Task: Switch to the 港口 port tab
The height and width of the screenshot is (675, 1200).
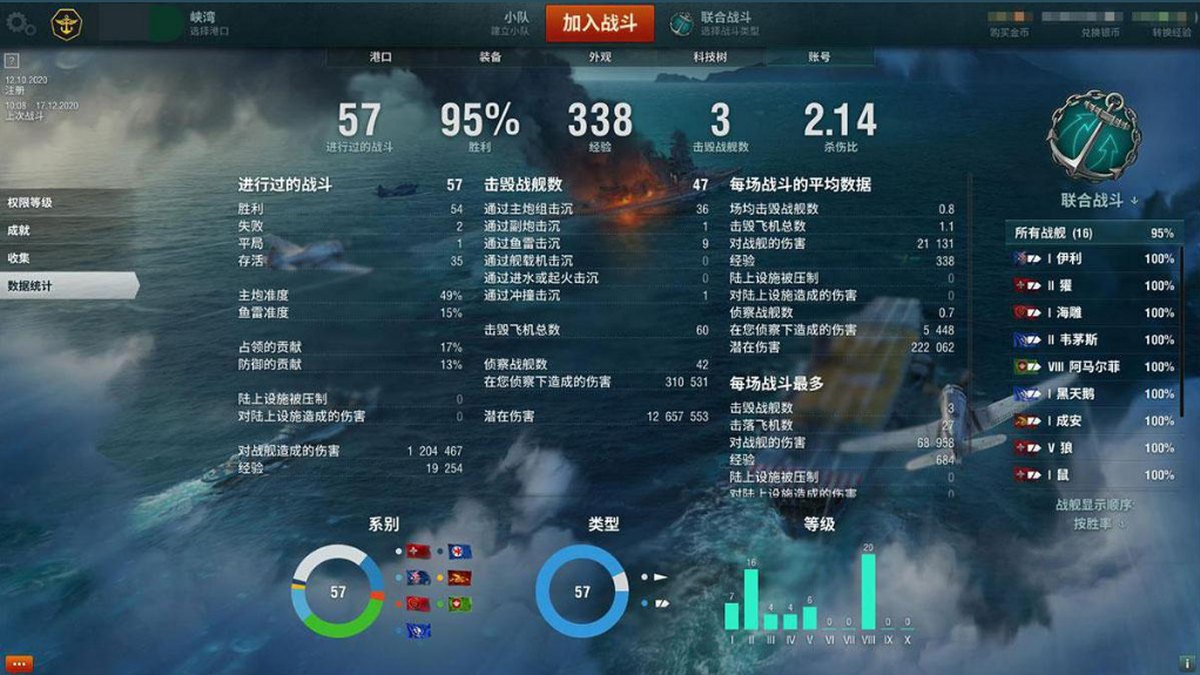Action: coord(380,58)
